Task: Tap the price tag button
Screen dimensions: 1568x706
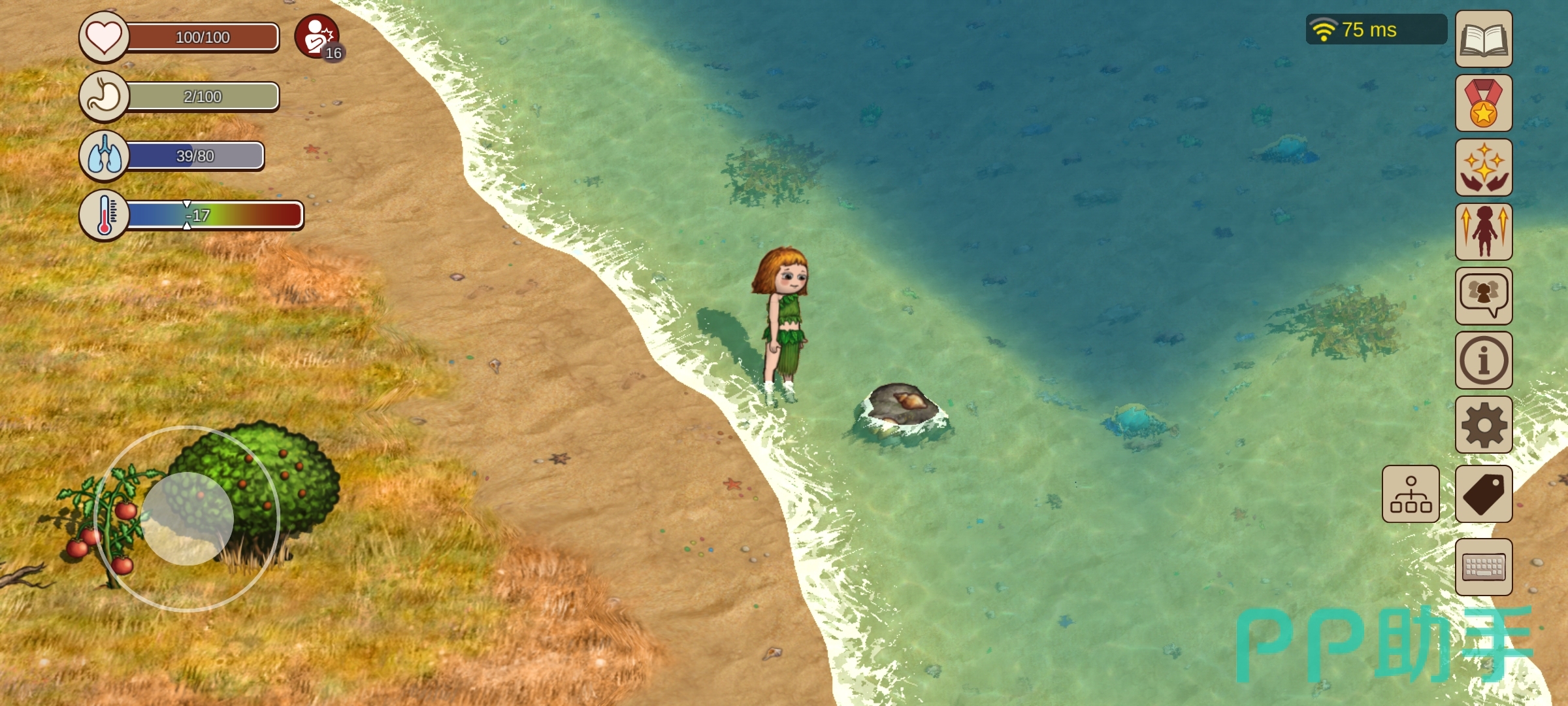Action: click(1483, 494)
